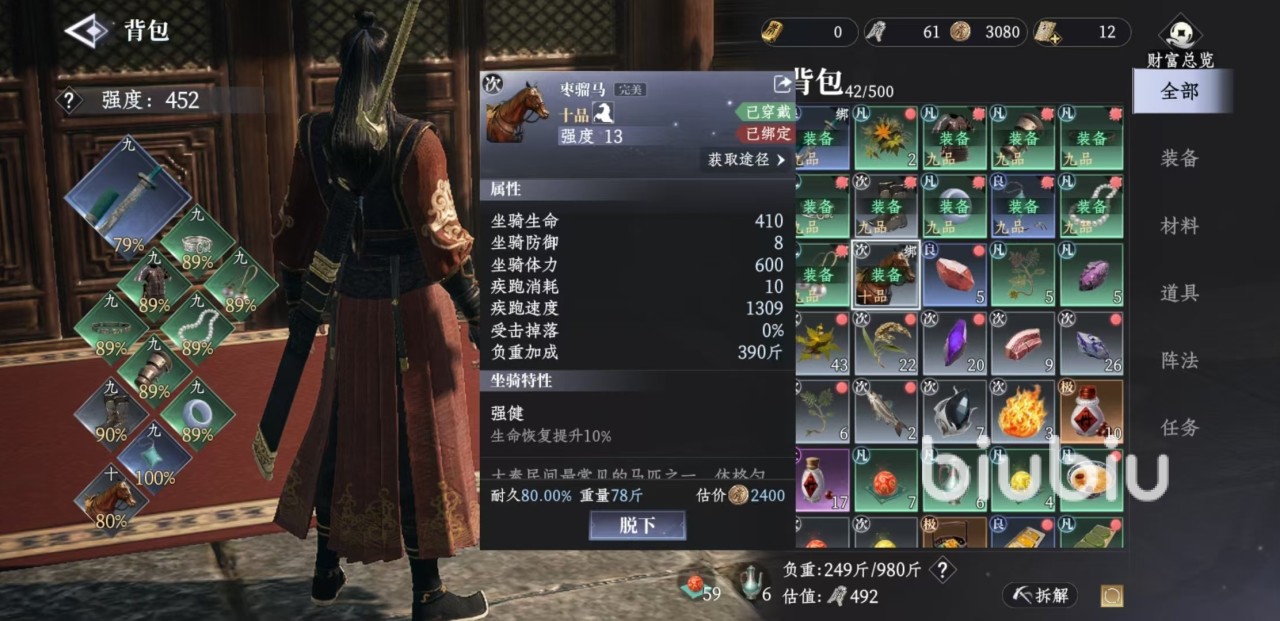
Task: Switch to the 装备 category tab
Action: (x=1179, y=158)
